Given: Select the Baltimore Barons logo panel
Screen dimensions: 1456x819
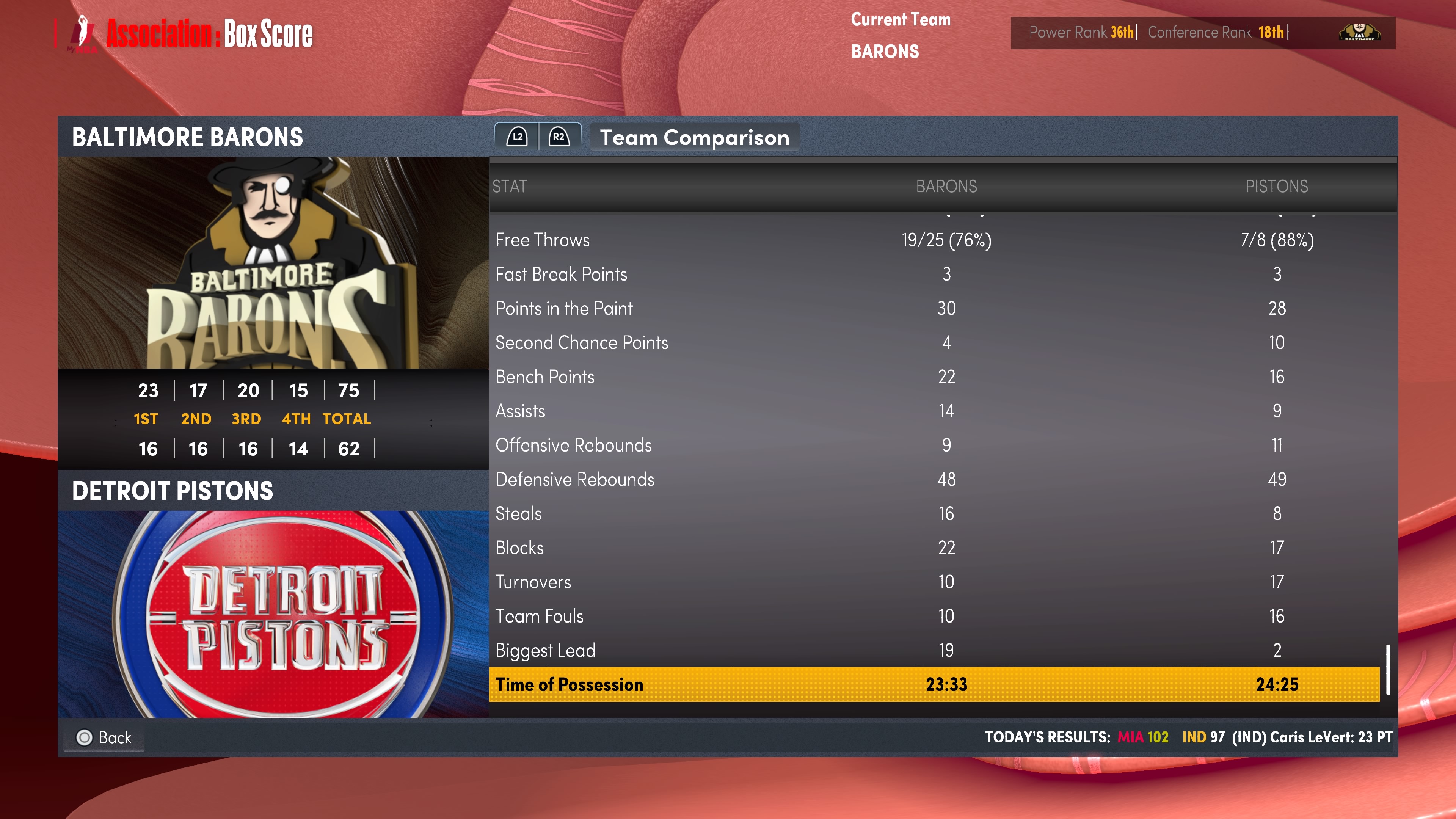Looking at the screenshot, I should click(x=273, y=263).
